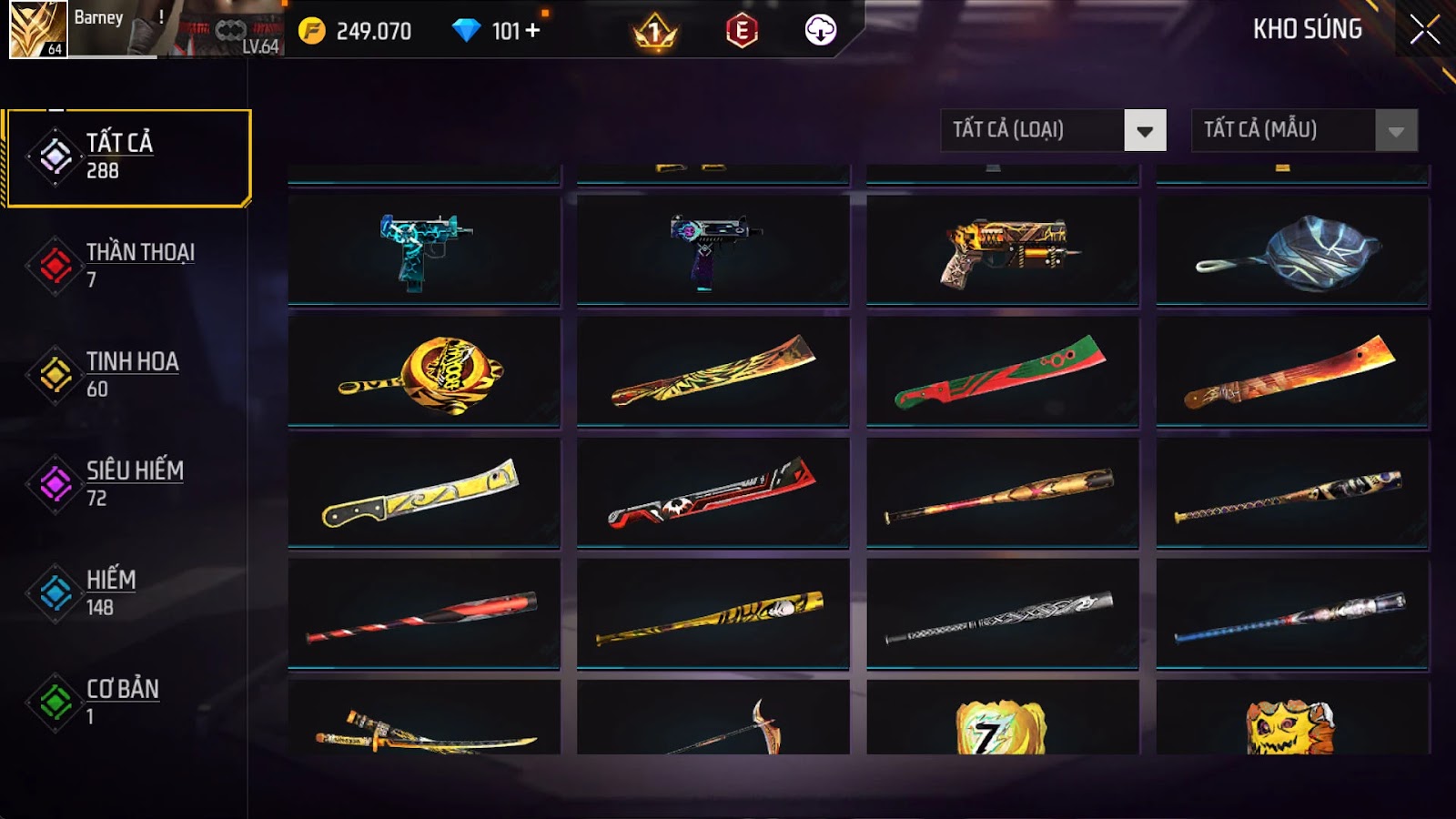Choose the golden tiger pan skin
The height and width of the screenshot is (819, 1456).
(424, 371)
